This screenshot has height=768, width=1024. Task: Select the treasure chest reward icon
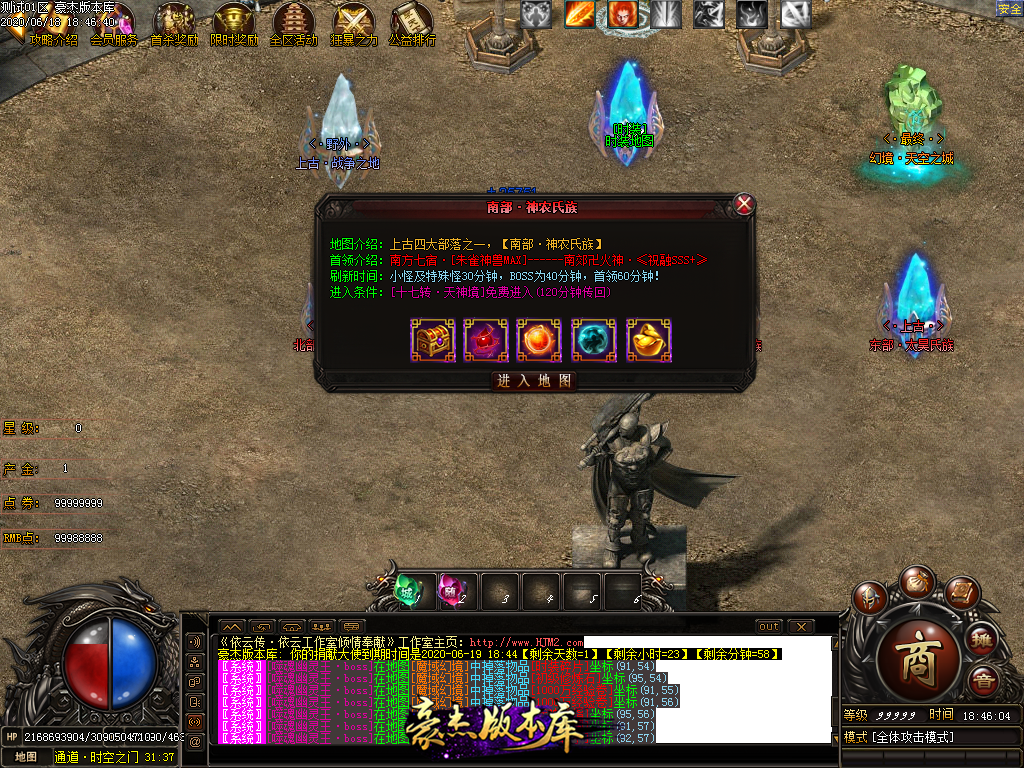433,340
